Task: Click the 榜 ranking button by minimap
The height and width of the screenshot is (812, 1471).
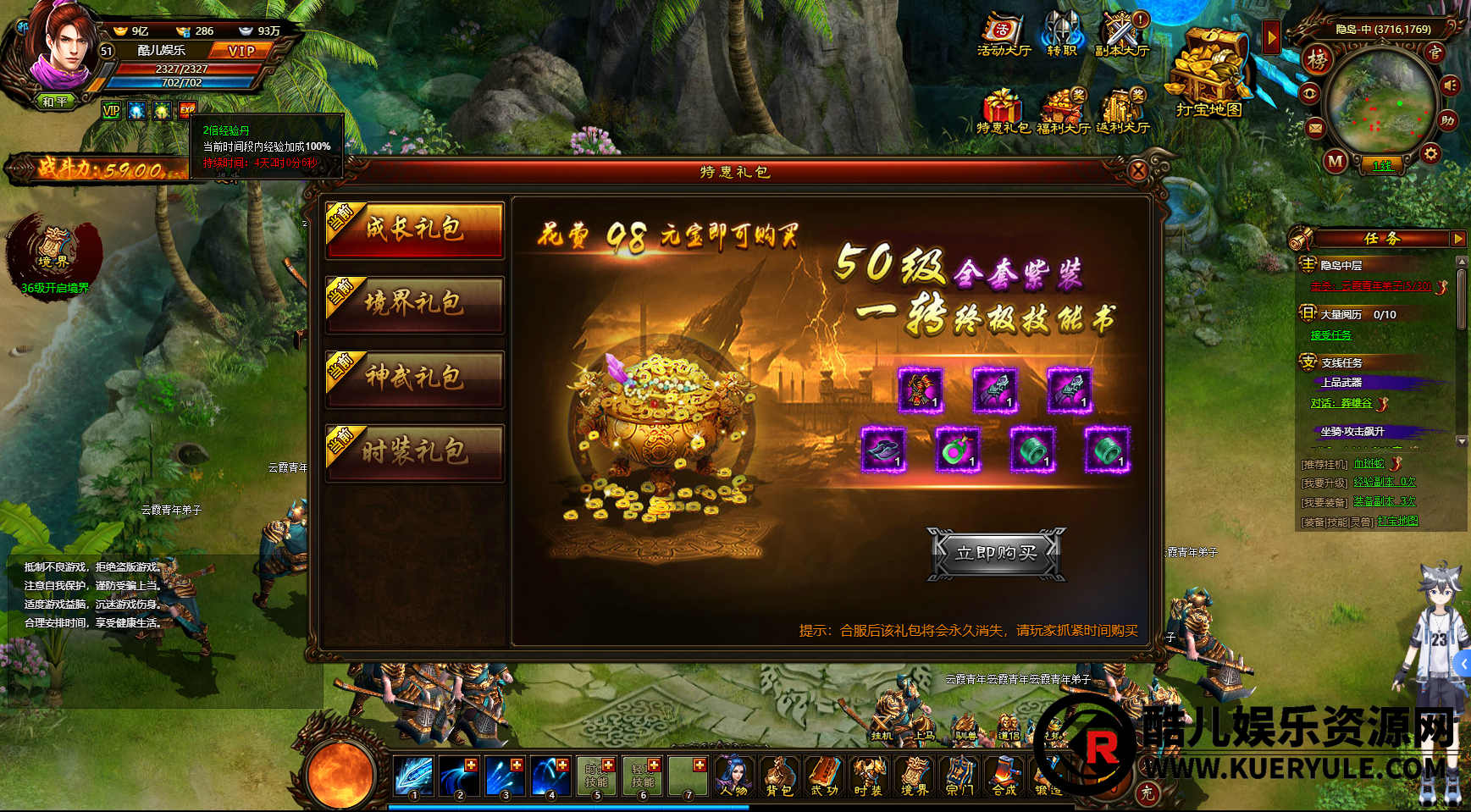Action: [1318, 59]
